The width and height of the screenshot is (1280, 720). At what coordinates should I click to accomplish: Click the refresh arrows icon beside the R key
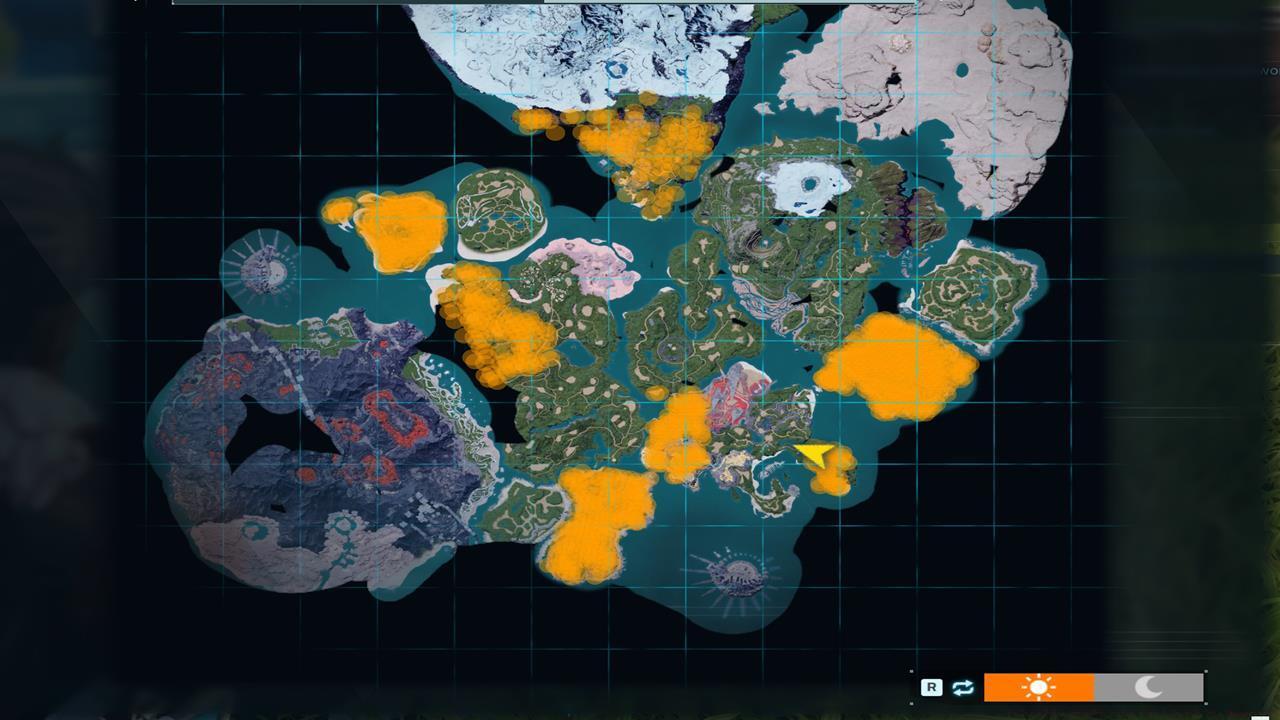coord(963,687)
